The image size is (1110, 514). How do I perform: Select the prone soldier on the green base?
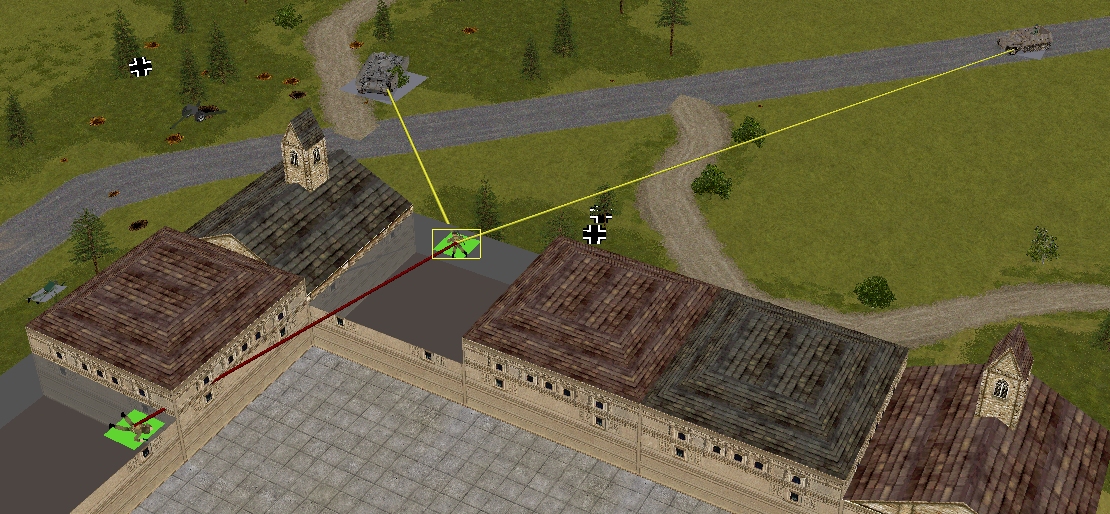(x=137, y=429)
